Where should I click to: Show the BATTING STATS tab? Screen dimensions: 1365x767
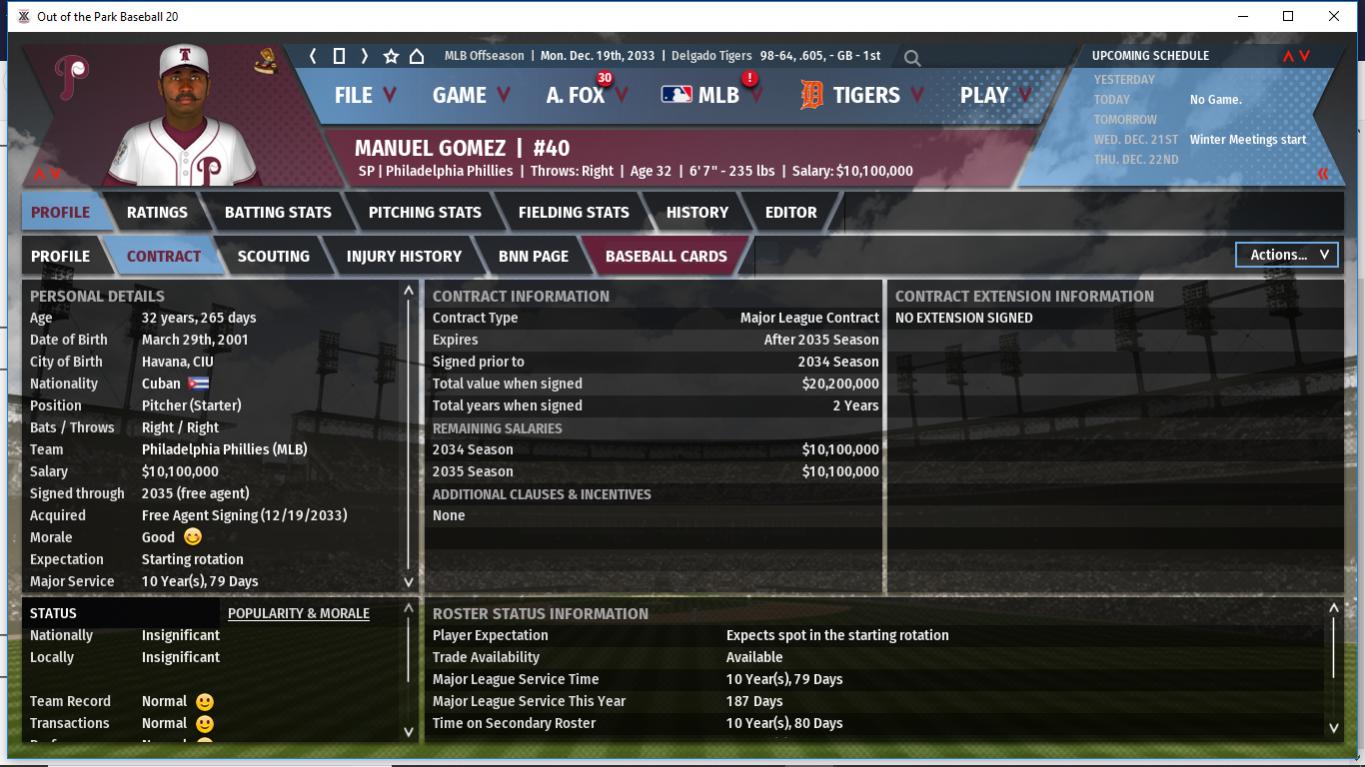(278, 212)
